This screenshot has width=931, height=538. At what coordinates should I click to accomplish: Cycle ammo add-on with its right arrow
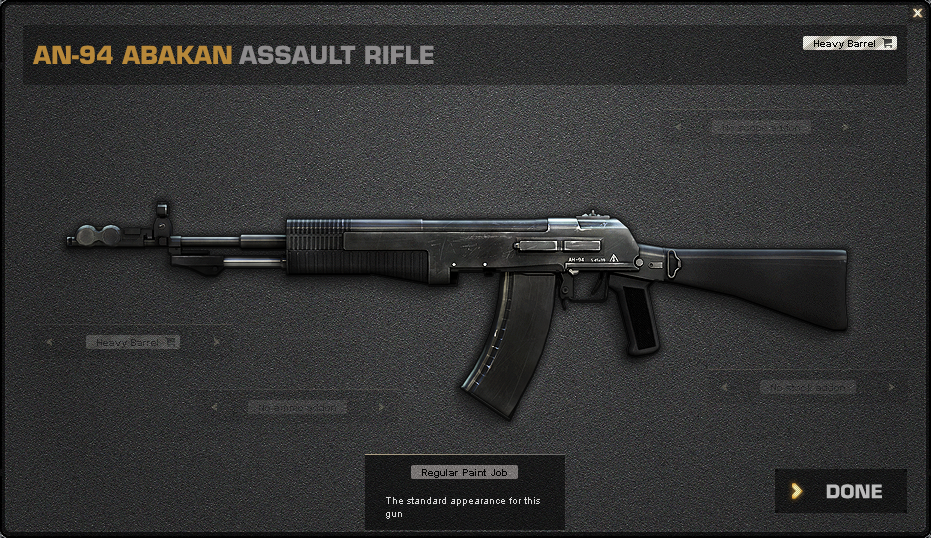tap(381, 407)
